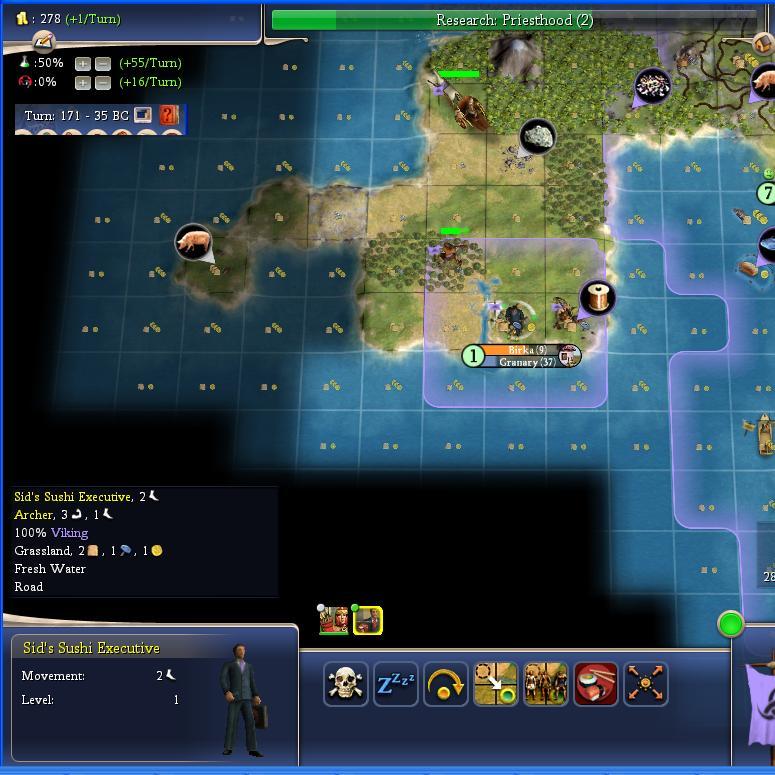
Task: Increase the espionage rate percentage
Action: 83,82
